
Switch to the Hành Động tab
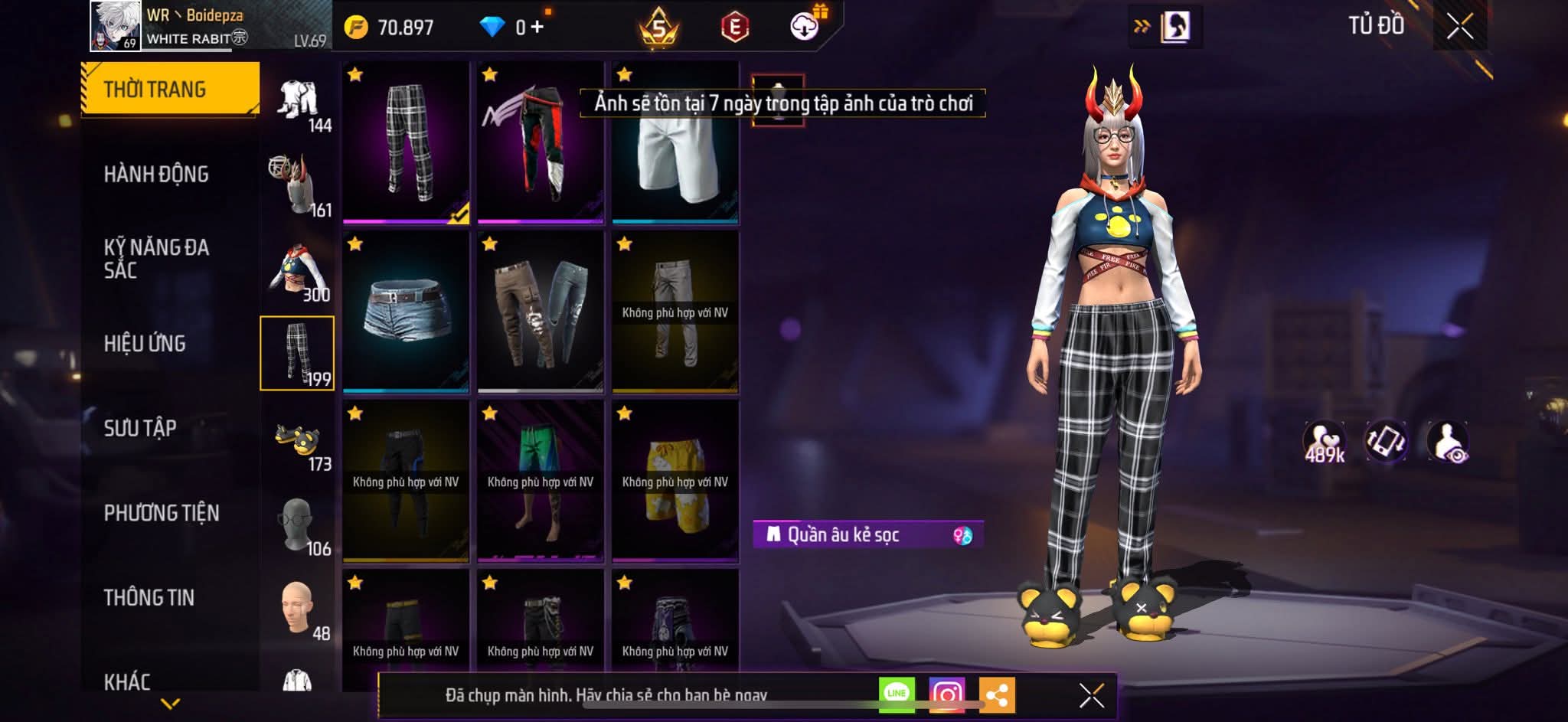click(156, 175)
